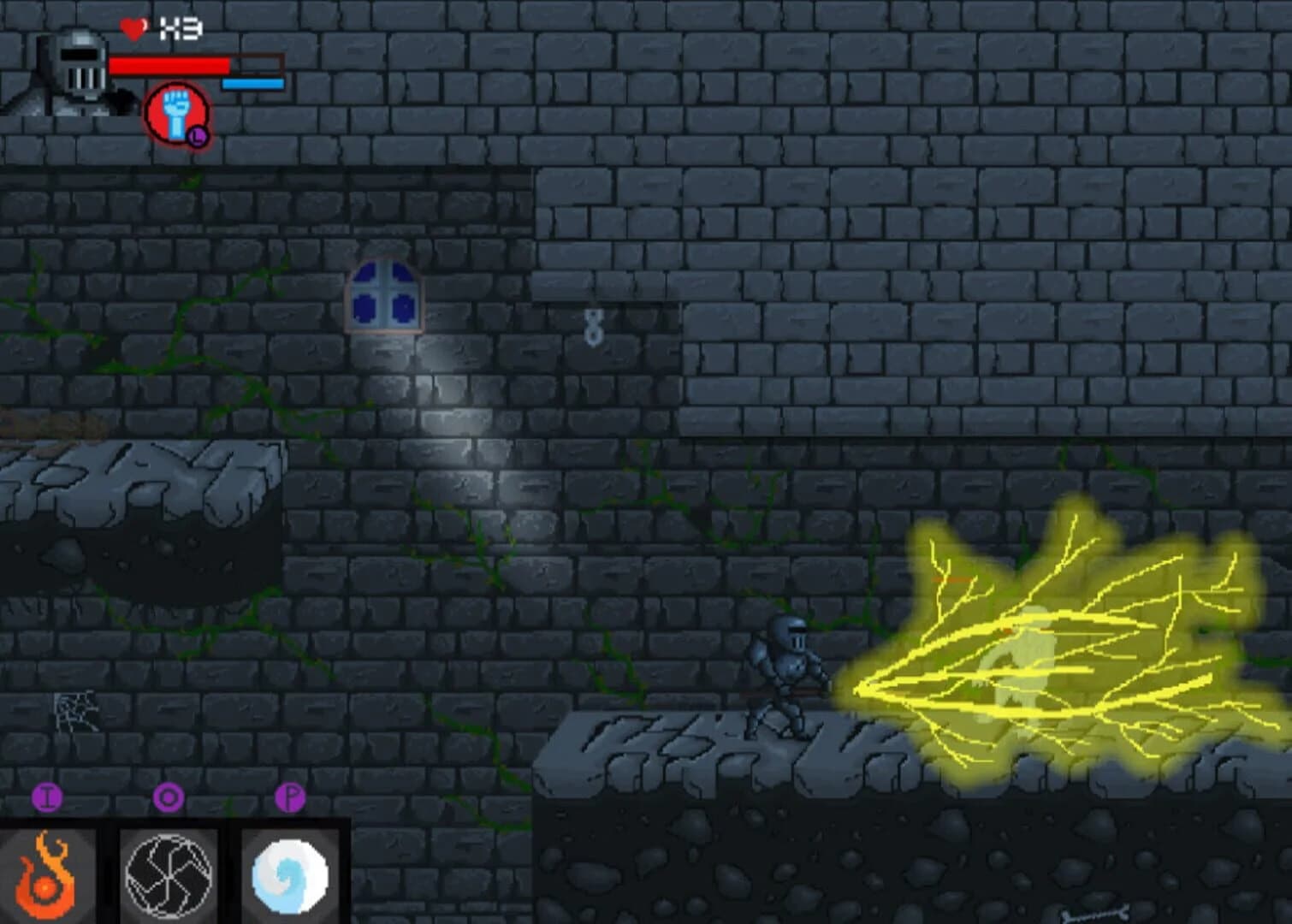The image size is (1292, 924).
Task: Select the water swirl ability icon
Action: [x=288, y=874]
